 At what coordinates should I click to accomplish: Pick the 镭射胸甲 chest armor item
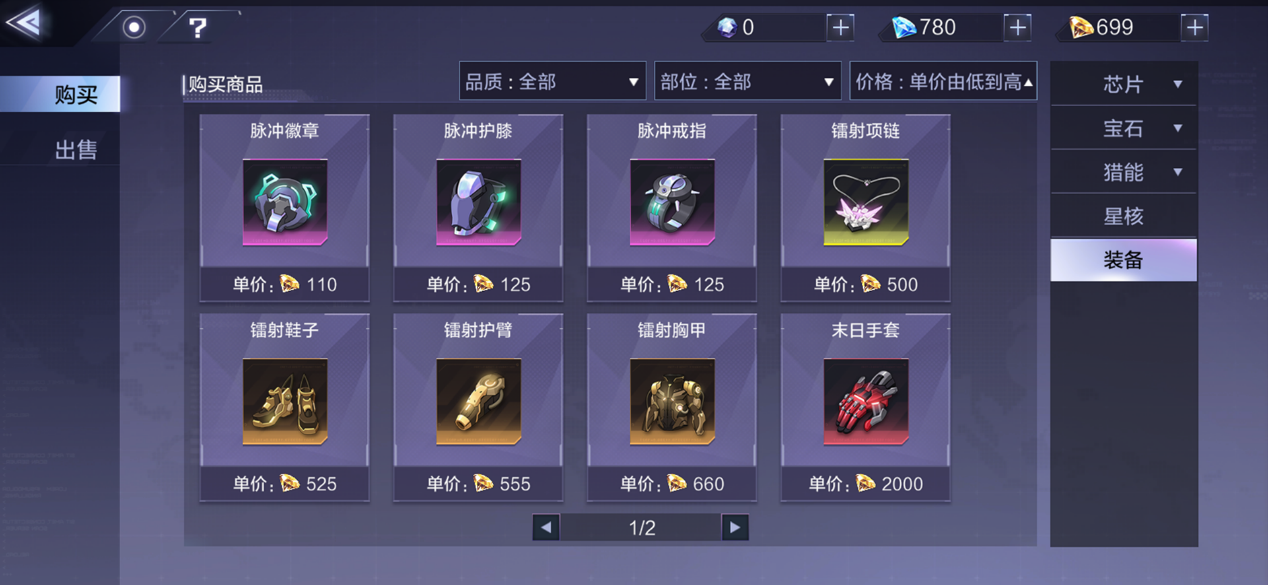coord(672,406)
